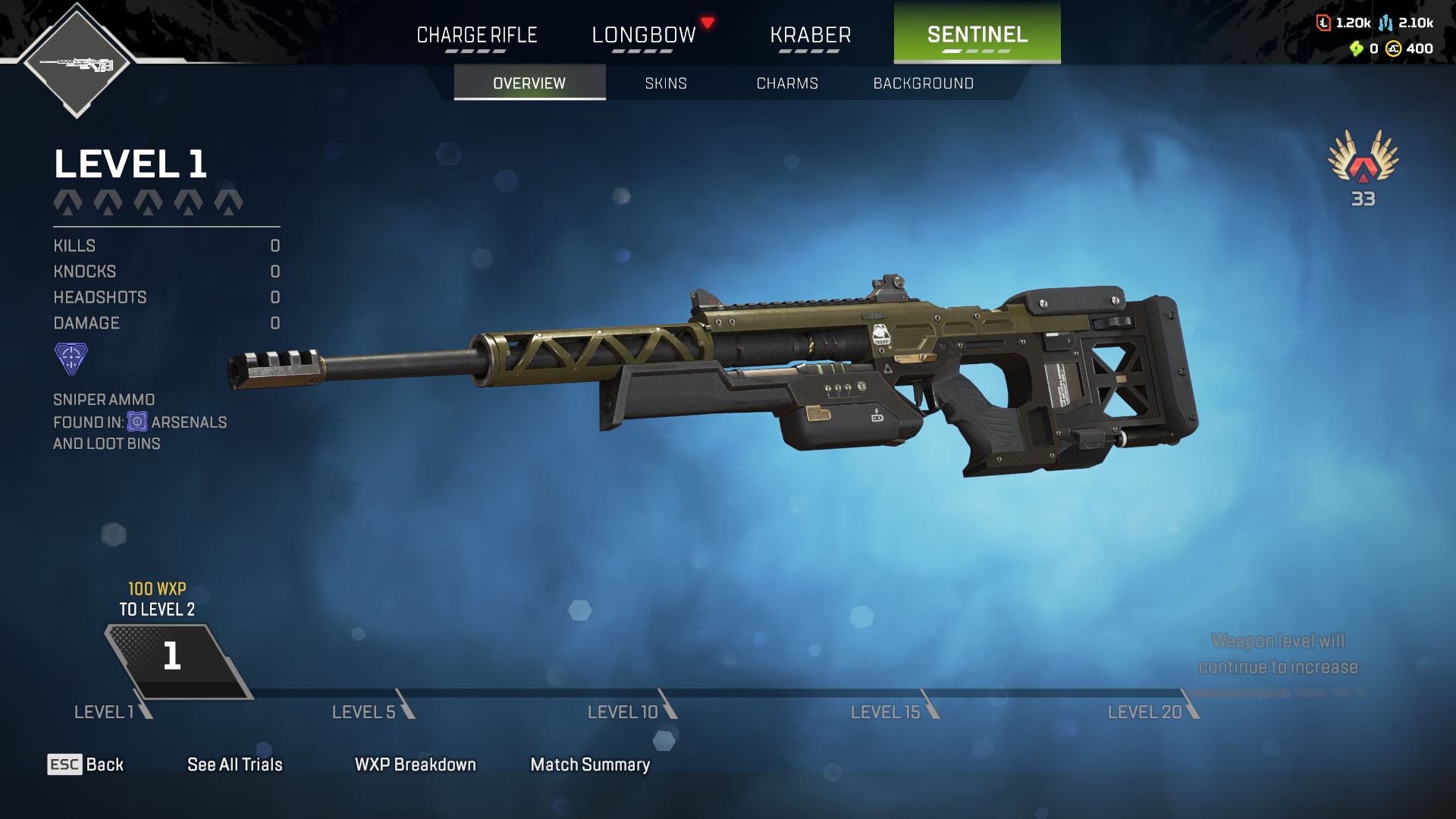Show the WXP Breakdown

(415, 764)
